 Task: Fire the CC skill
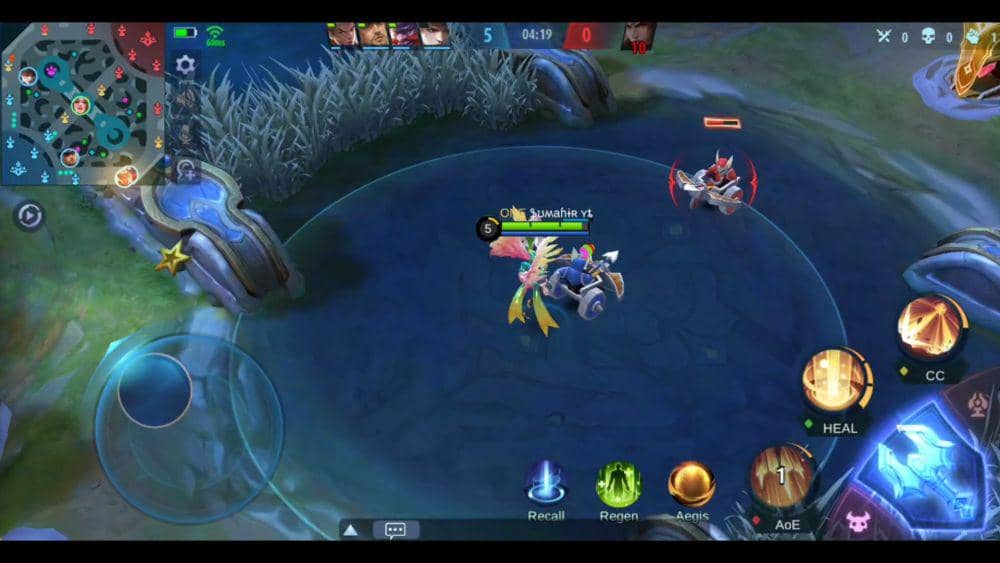tap(932, 328)
